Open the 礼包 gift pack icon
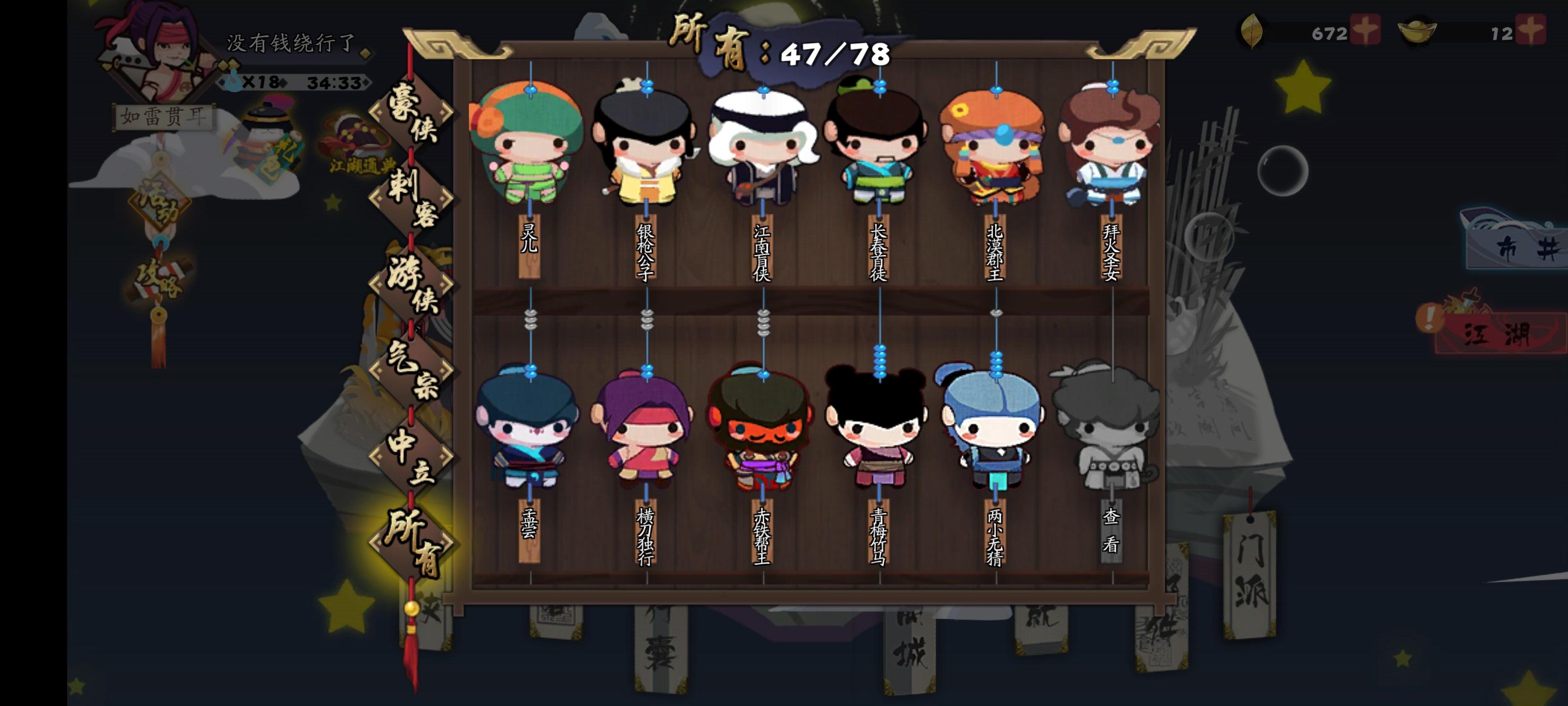Screen dimensions: 1568x706 269,134
